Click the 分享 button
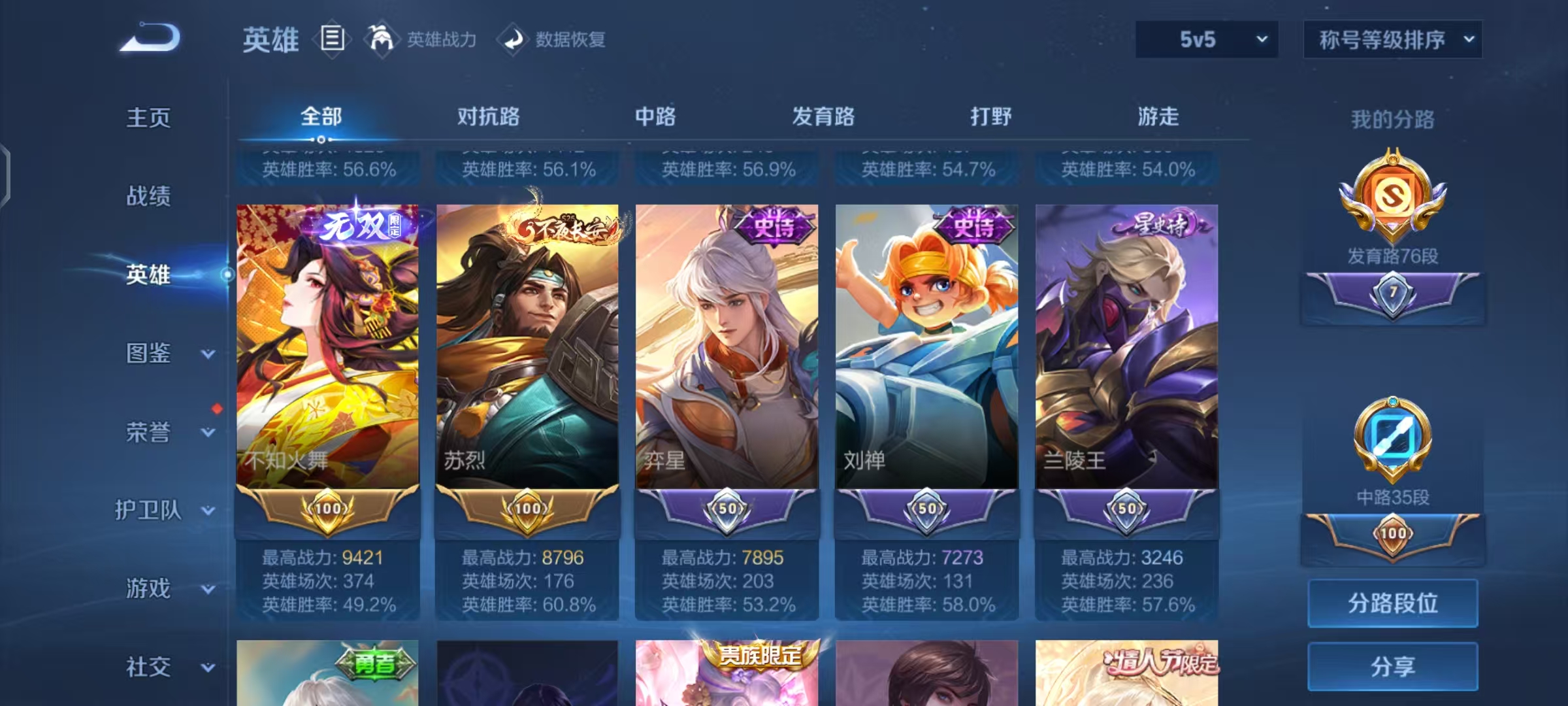Screen dimensions: 1568x706 [x=1393, y=665]
